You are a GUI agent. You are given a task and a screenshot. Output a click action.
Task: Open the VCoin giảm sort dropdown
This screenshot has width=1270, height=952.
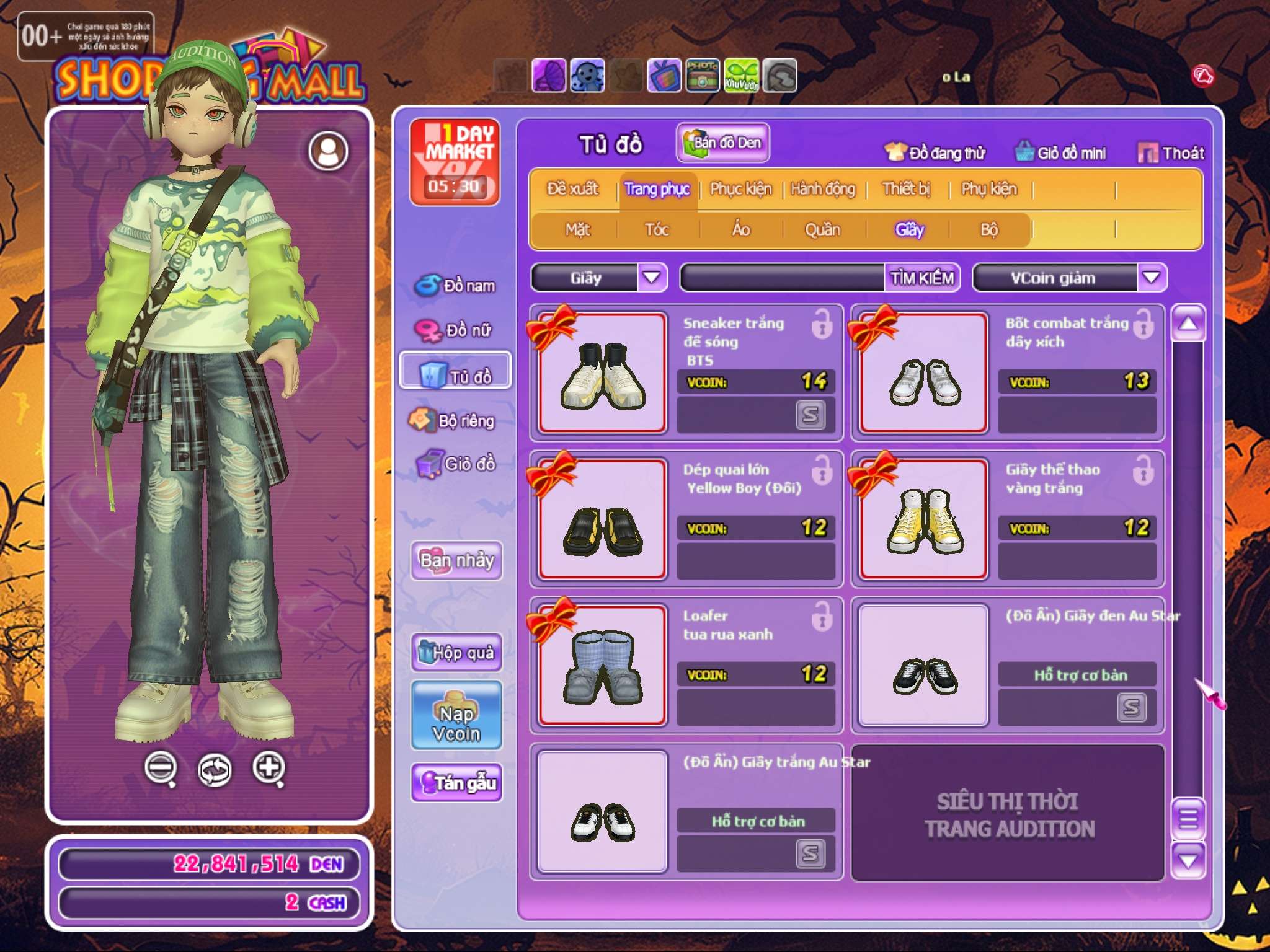1151,278
